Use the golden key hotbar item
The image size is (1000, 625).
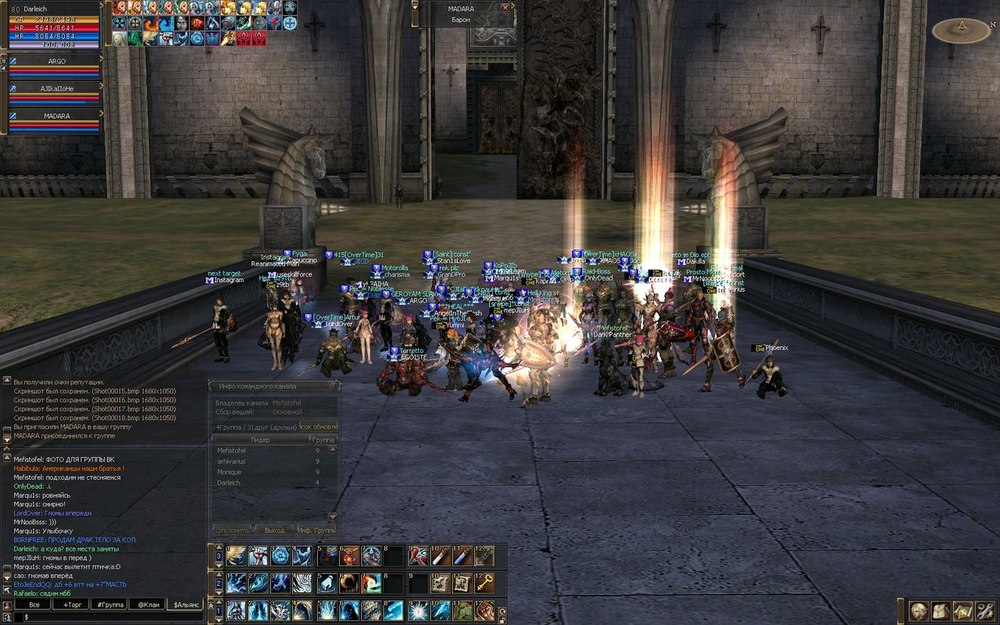[484, 582]
